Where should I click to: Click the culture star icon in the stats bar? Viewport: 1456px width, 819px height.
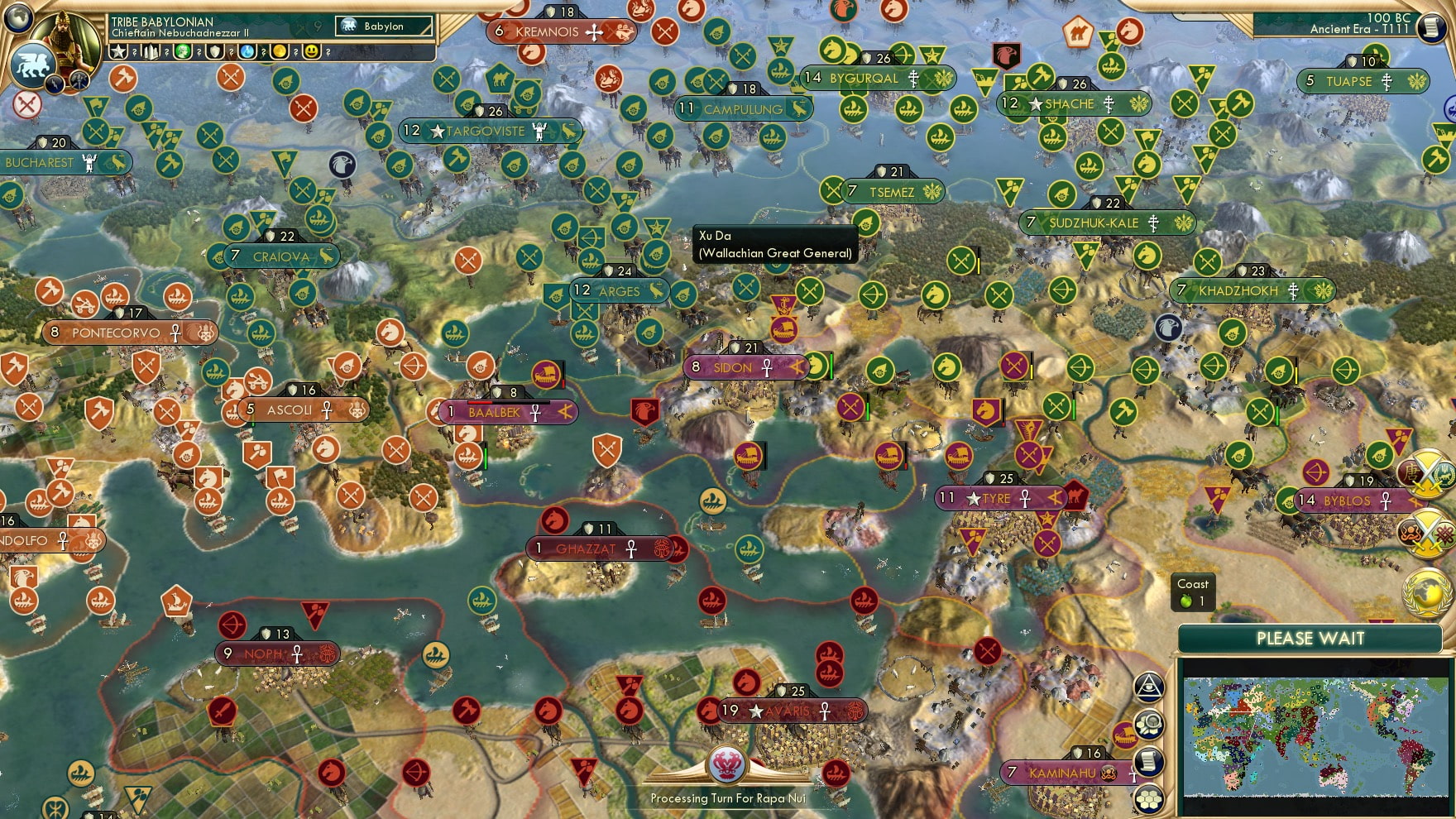[x=118, y=51]
